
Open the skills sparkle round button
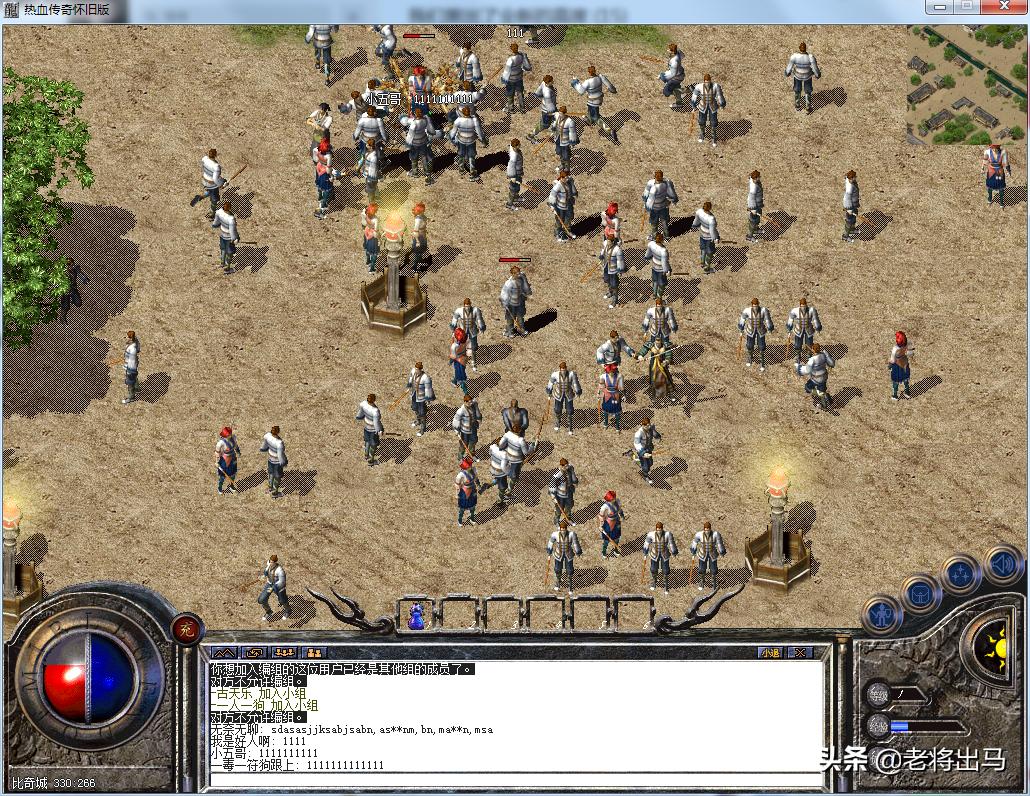[x=960, y=574]
